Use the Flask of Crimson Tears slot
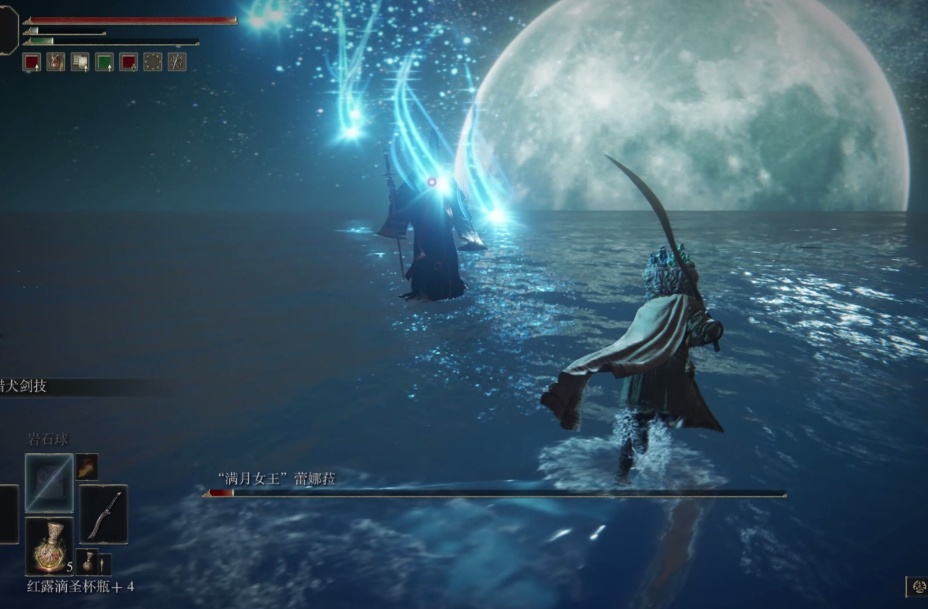The image size is (928, 609). [49, 544]
